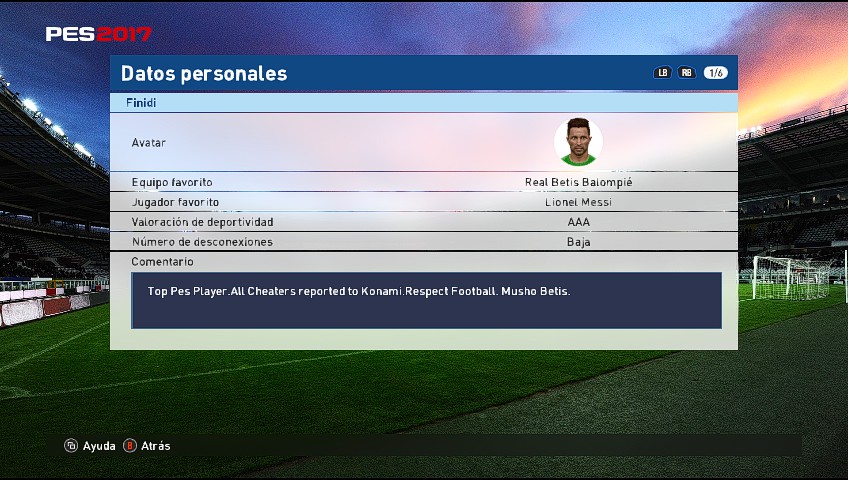Screen dimensions: 848x480
Task: Click the Comentario text box
Action: pyautogui.click(x=426, y=300)
